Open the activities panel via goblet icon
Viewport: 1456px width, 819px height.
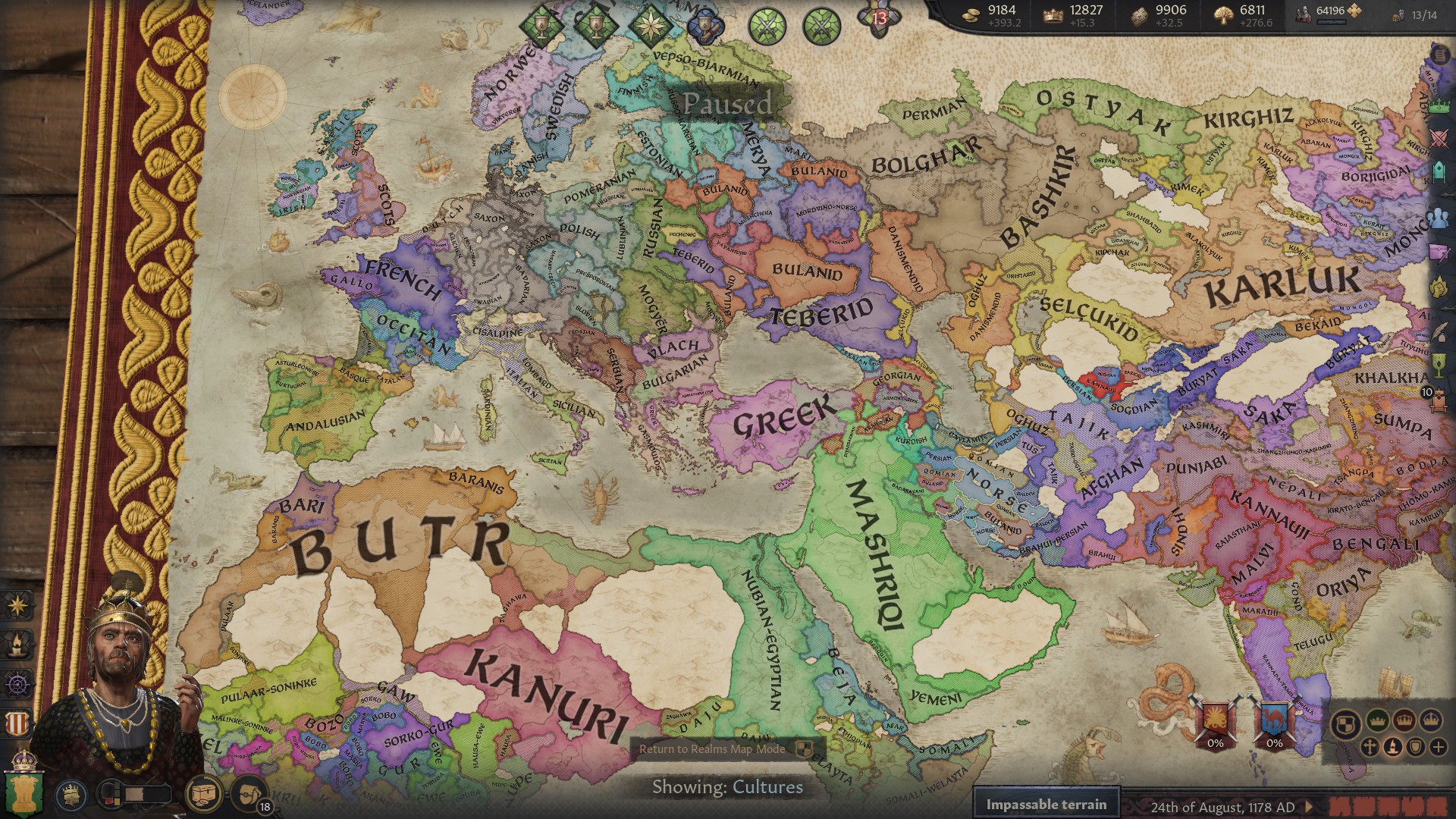1439,366
